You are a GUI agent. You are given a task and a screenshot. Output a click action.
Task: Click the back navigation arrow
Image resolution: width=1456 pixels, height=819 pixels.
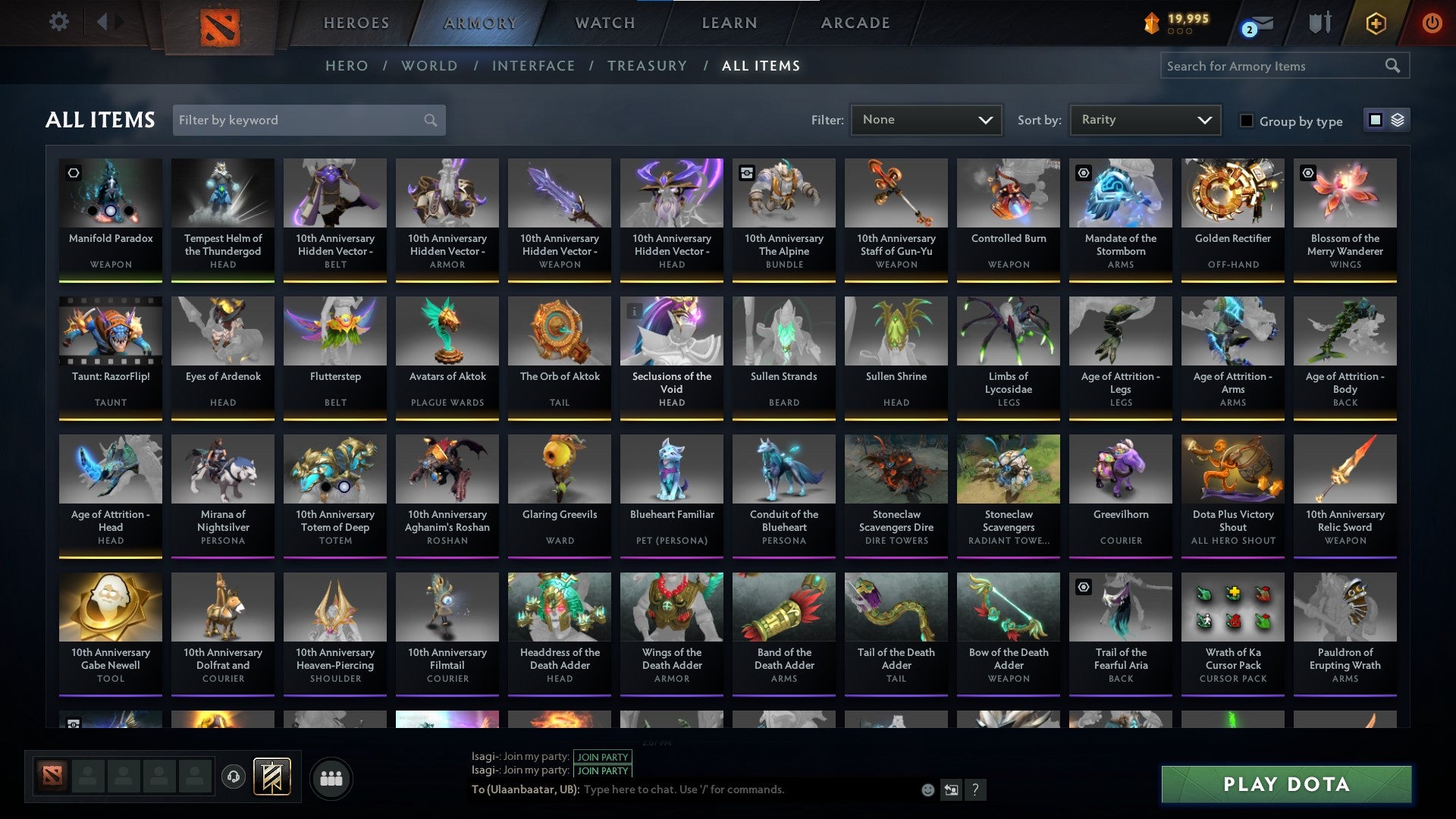coord(102,21)
